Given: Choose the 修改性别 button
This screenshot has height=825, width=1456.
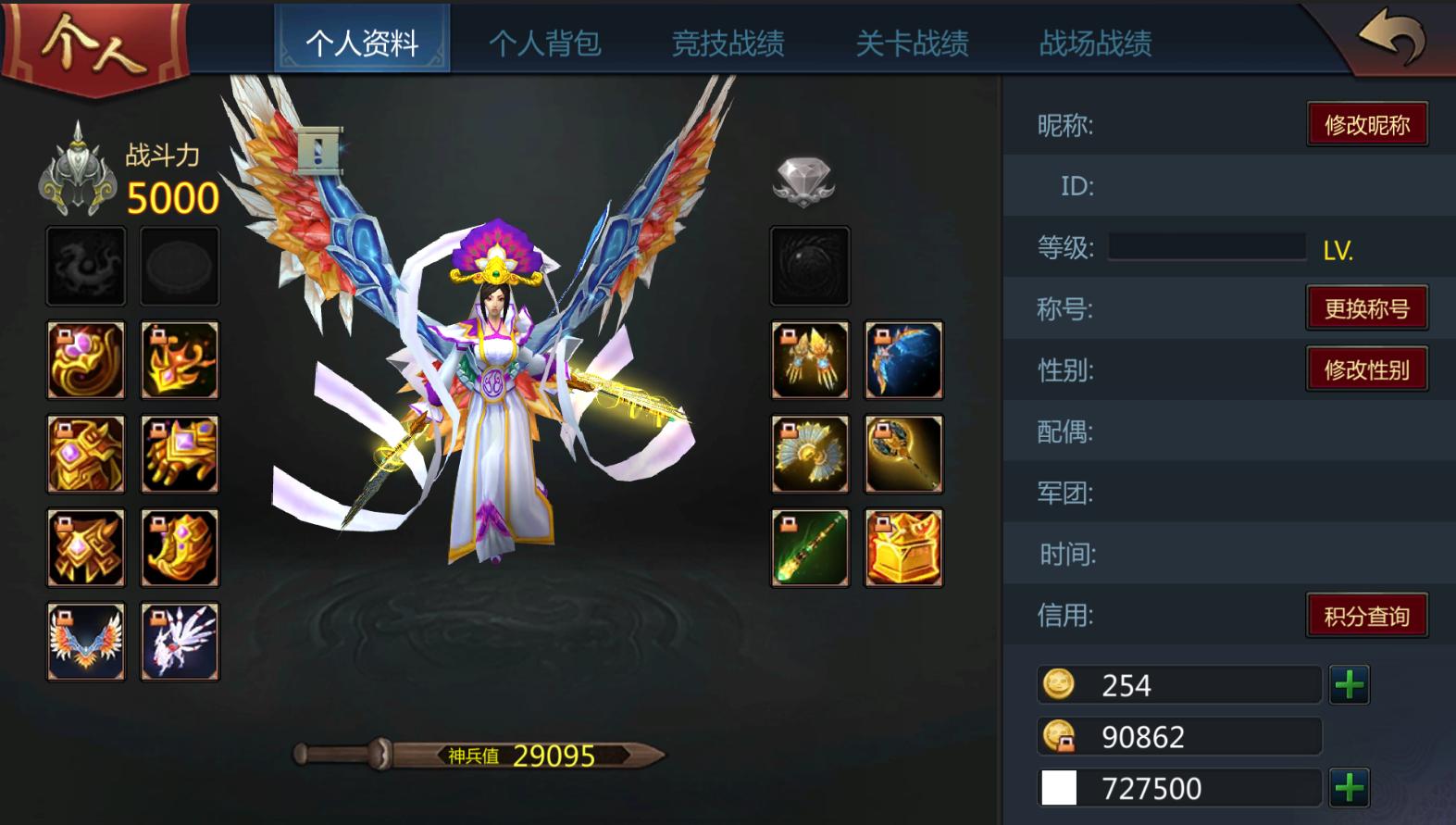Looking at the screenshot, I should click(x=1366, y=370).
